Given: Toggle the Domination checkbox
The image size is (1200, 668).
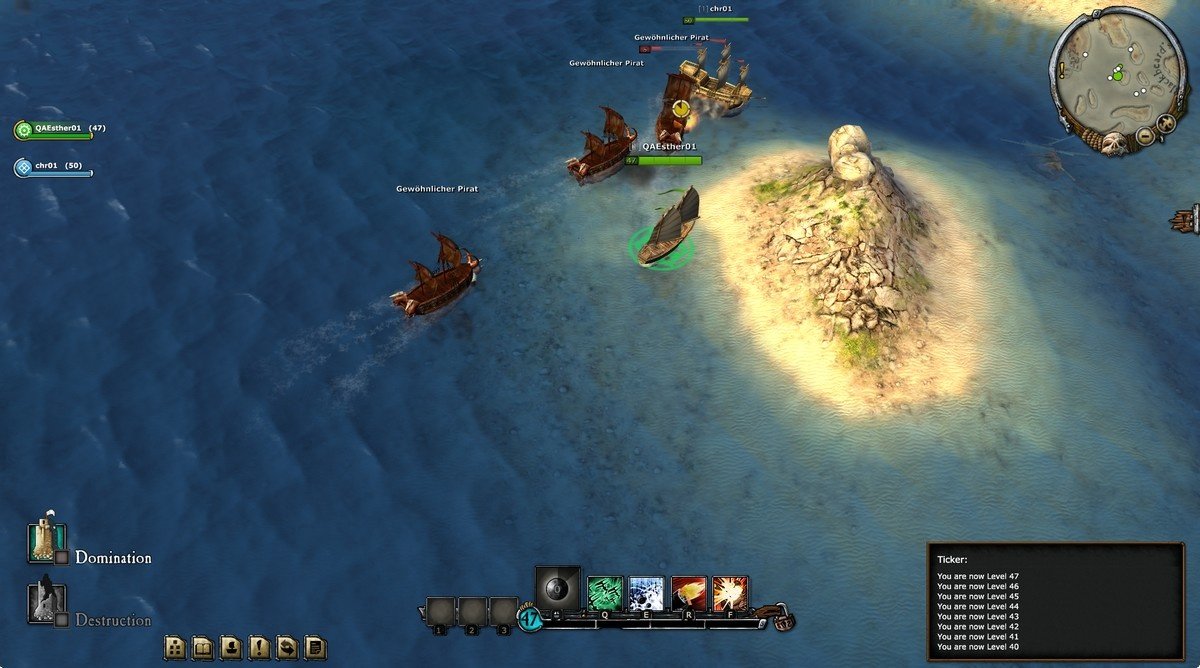Looking at the screenshot, I should point(61,558).
